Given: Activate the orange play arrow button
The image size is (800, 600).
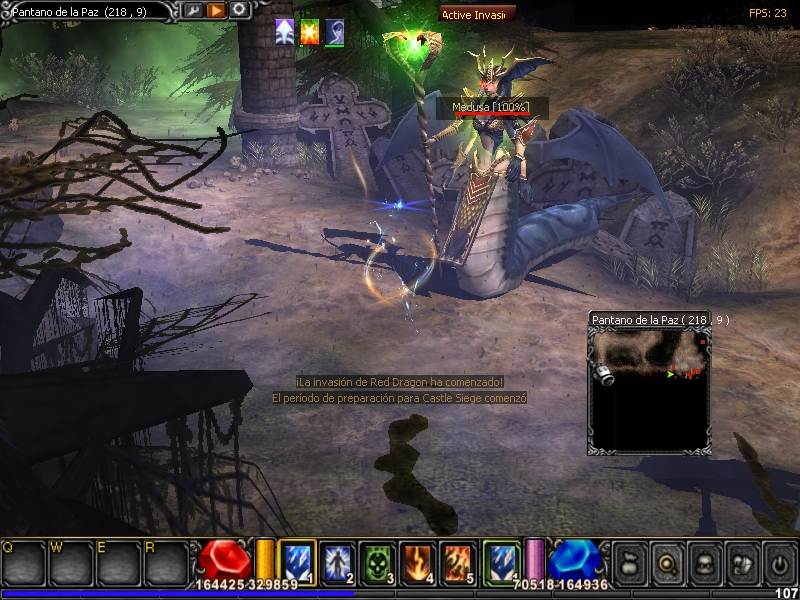Looking at the screenshot, I should [x=216, y=10].
